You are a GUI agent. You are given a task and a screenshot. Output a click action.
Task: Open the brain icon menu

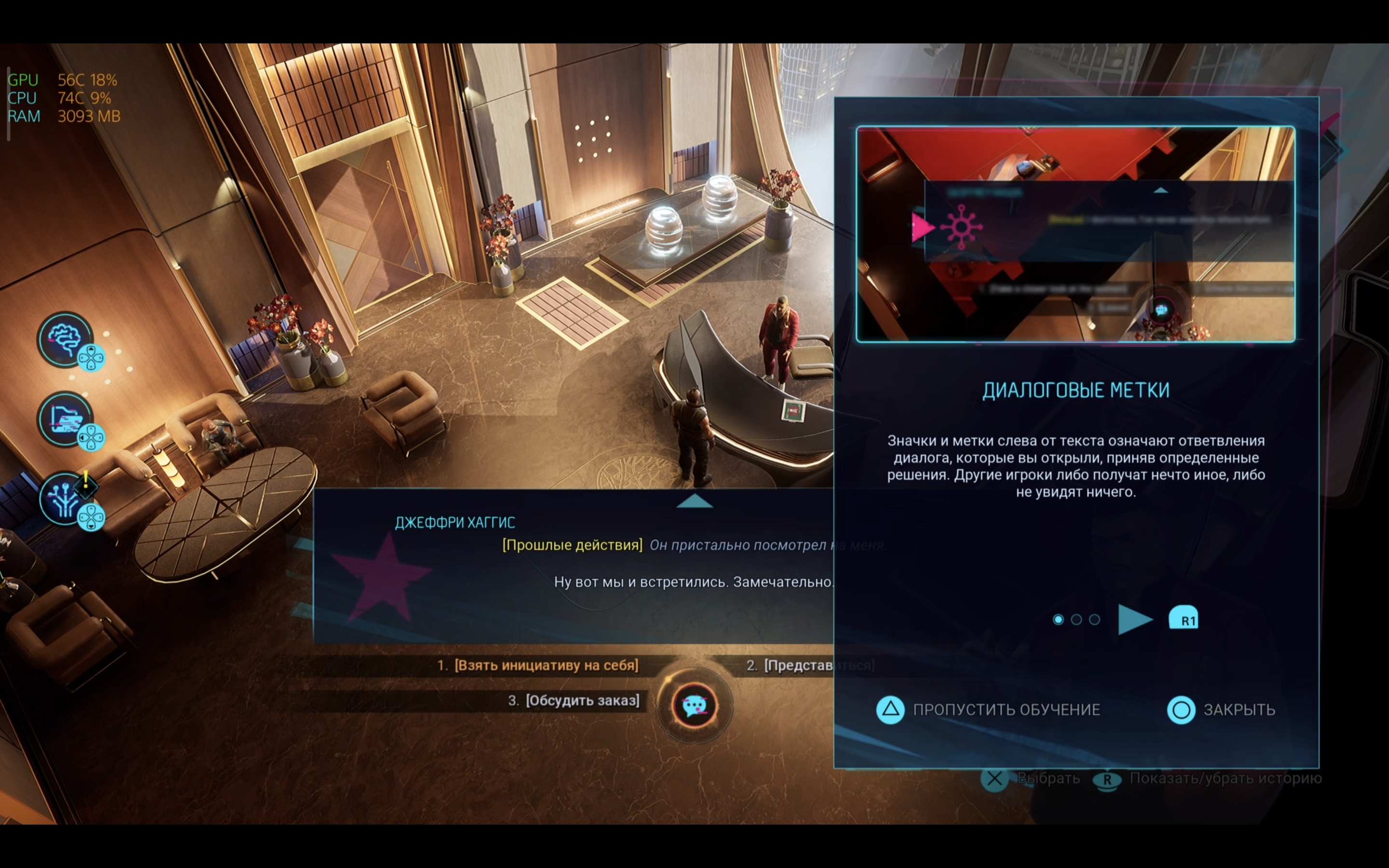[x=65, y=339]
